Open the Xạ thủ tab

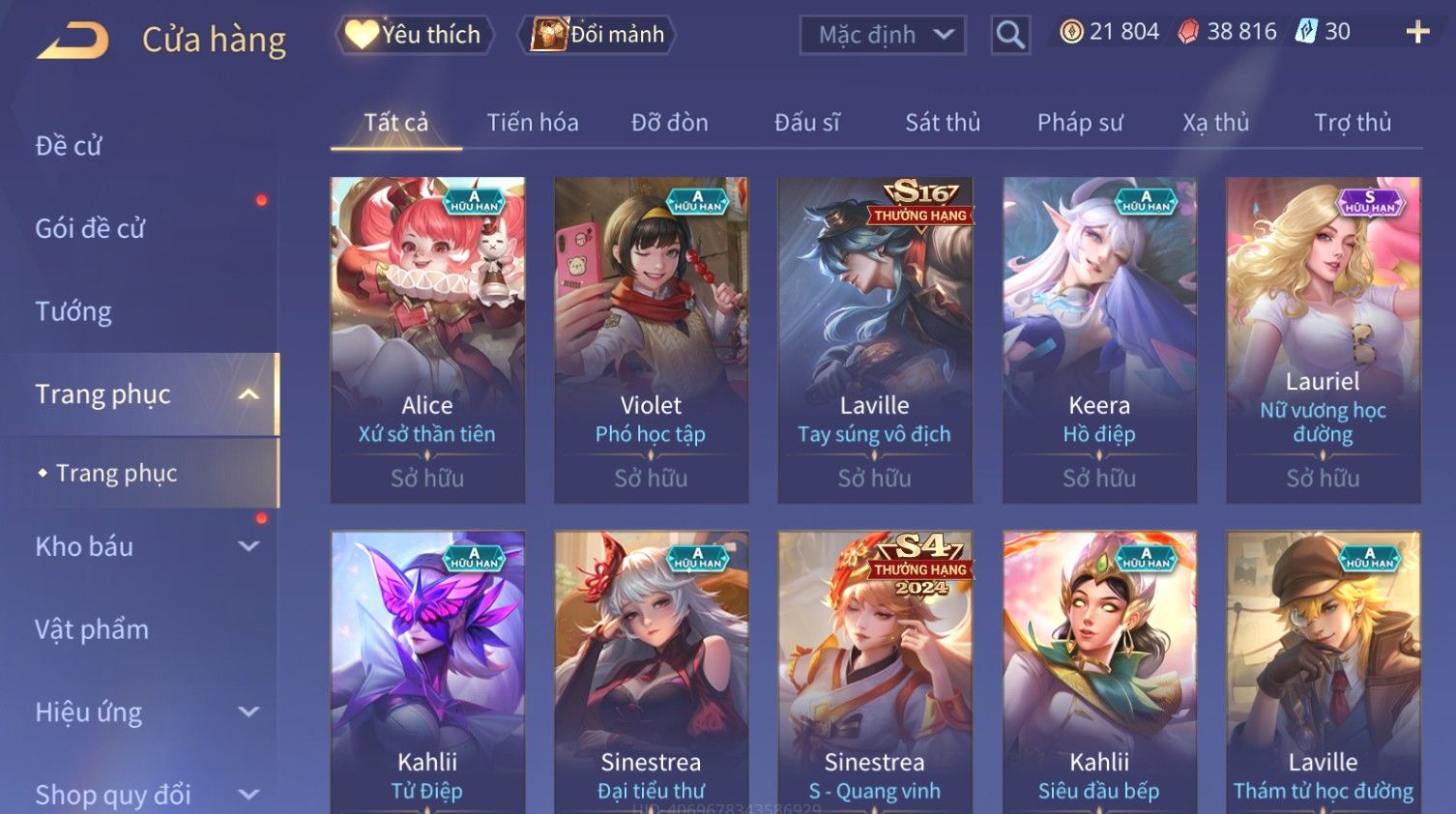pyautogui.click(x=1215, y=123)
